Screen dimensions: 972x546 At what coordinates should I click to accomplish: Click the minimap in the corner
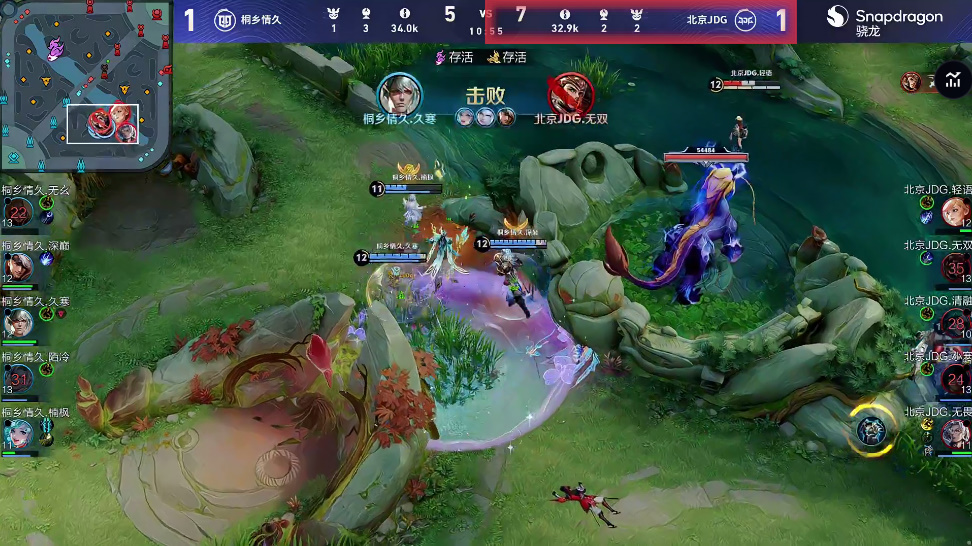pyautogui.click(x=85, y=85)
